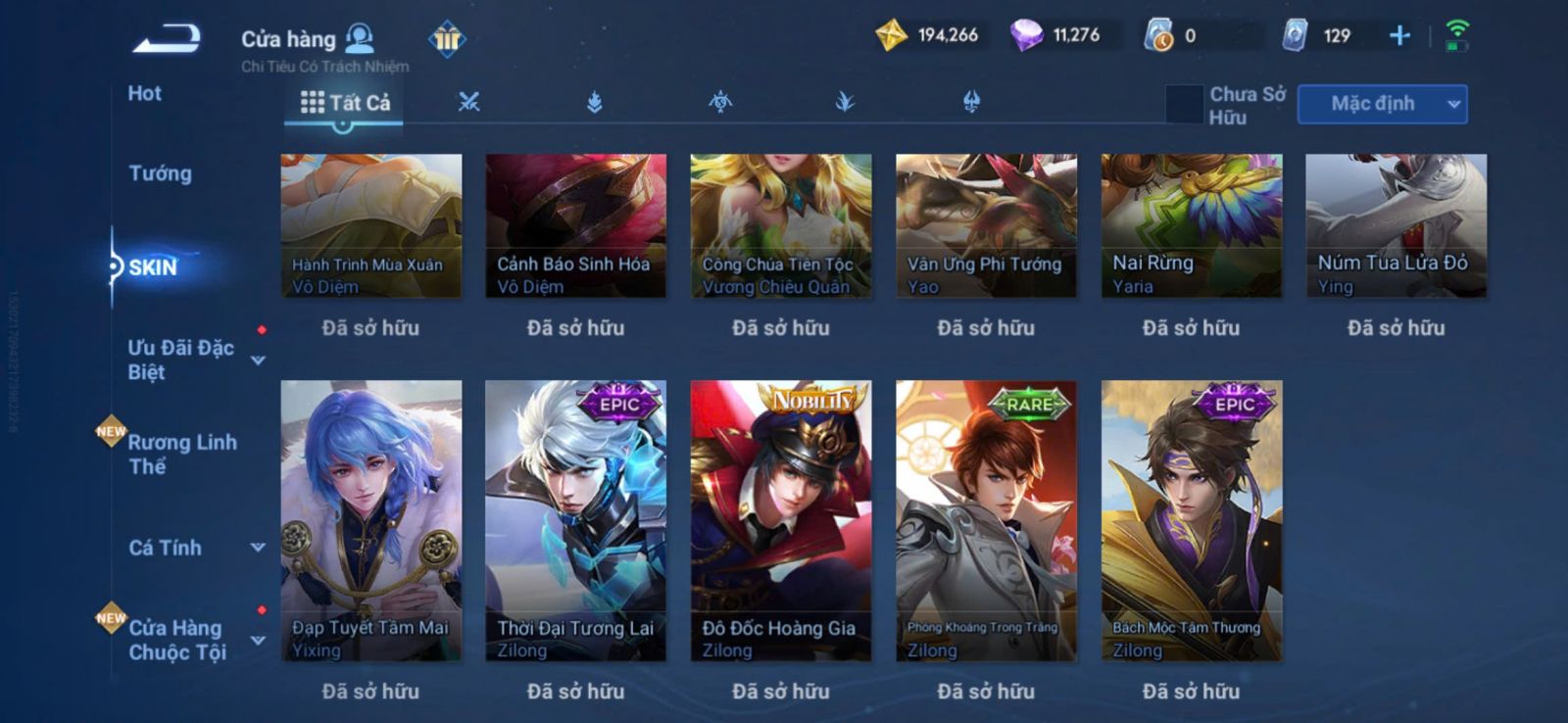The image size is (1568, 723).
Task: Select Đạp Tuyết Tầm Mai Yixing skin
Action: click(370, 520)
